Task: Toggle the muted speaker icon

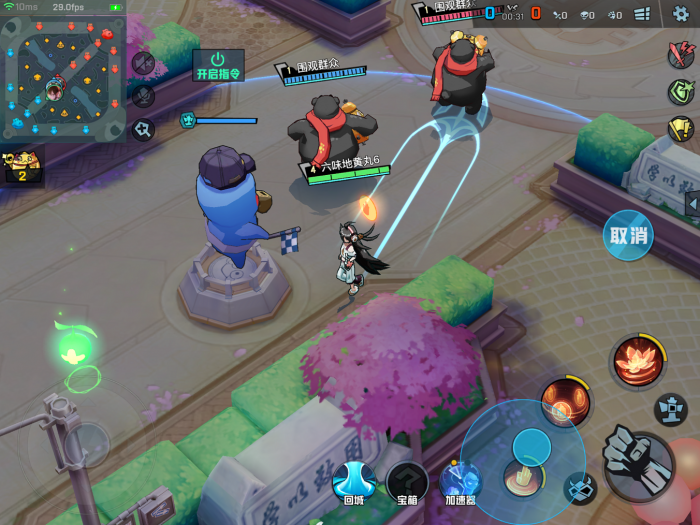Action: 142,63
